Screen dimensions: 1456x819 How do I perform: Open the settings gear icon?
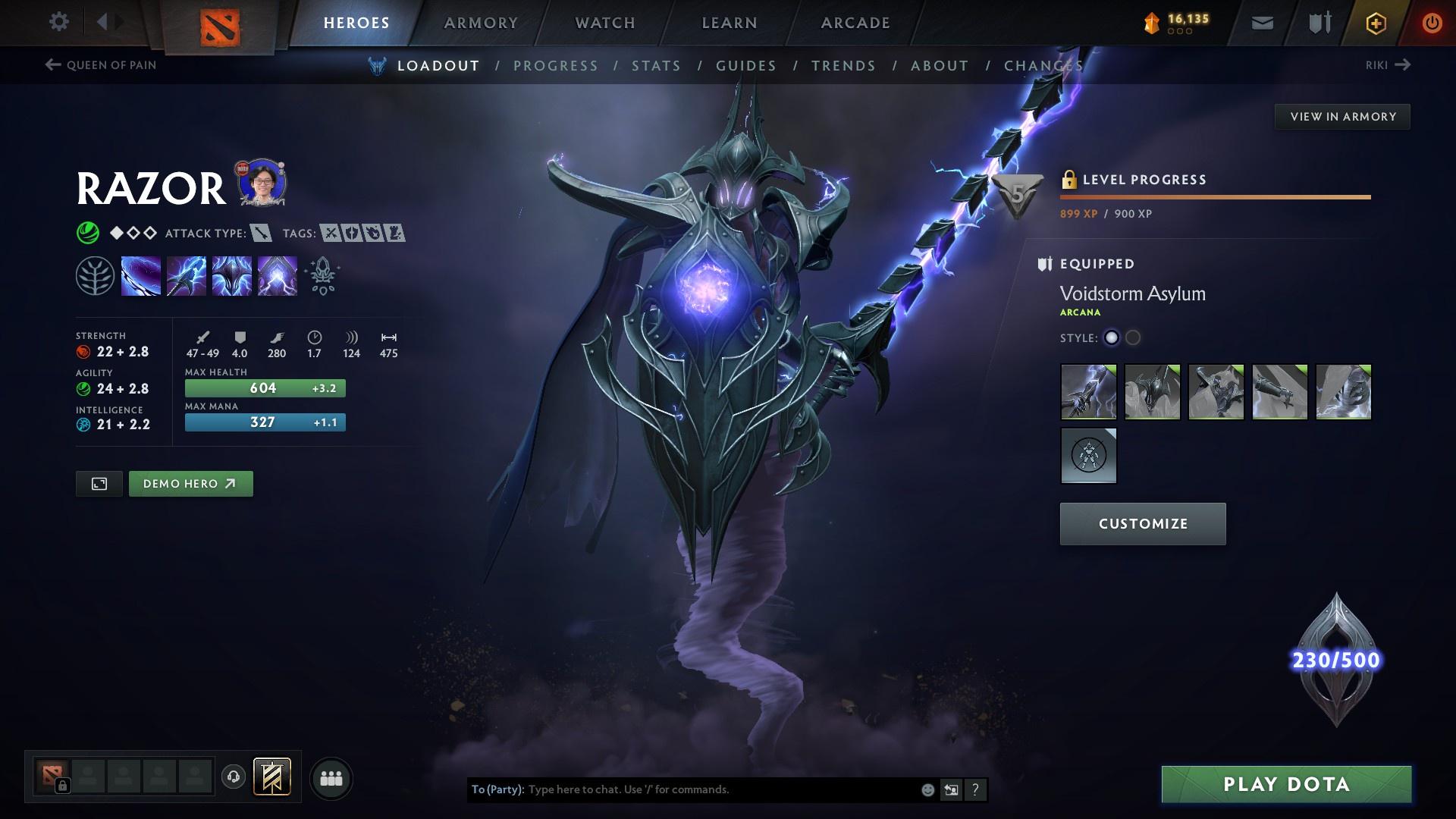[58, 22]
